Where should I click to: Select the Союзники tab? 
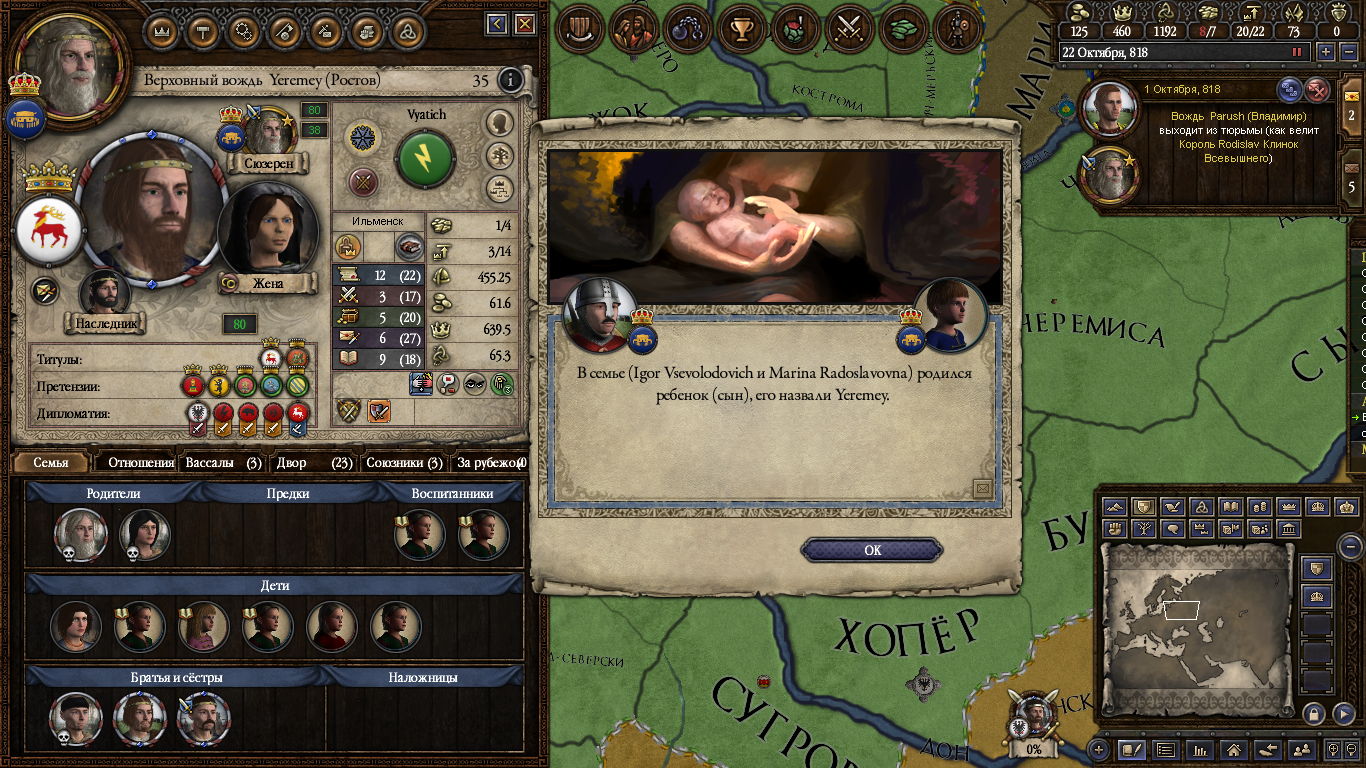coord(404,462)
